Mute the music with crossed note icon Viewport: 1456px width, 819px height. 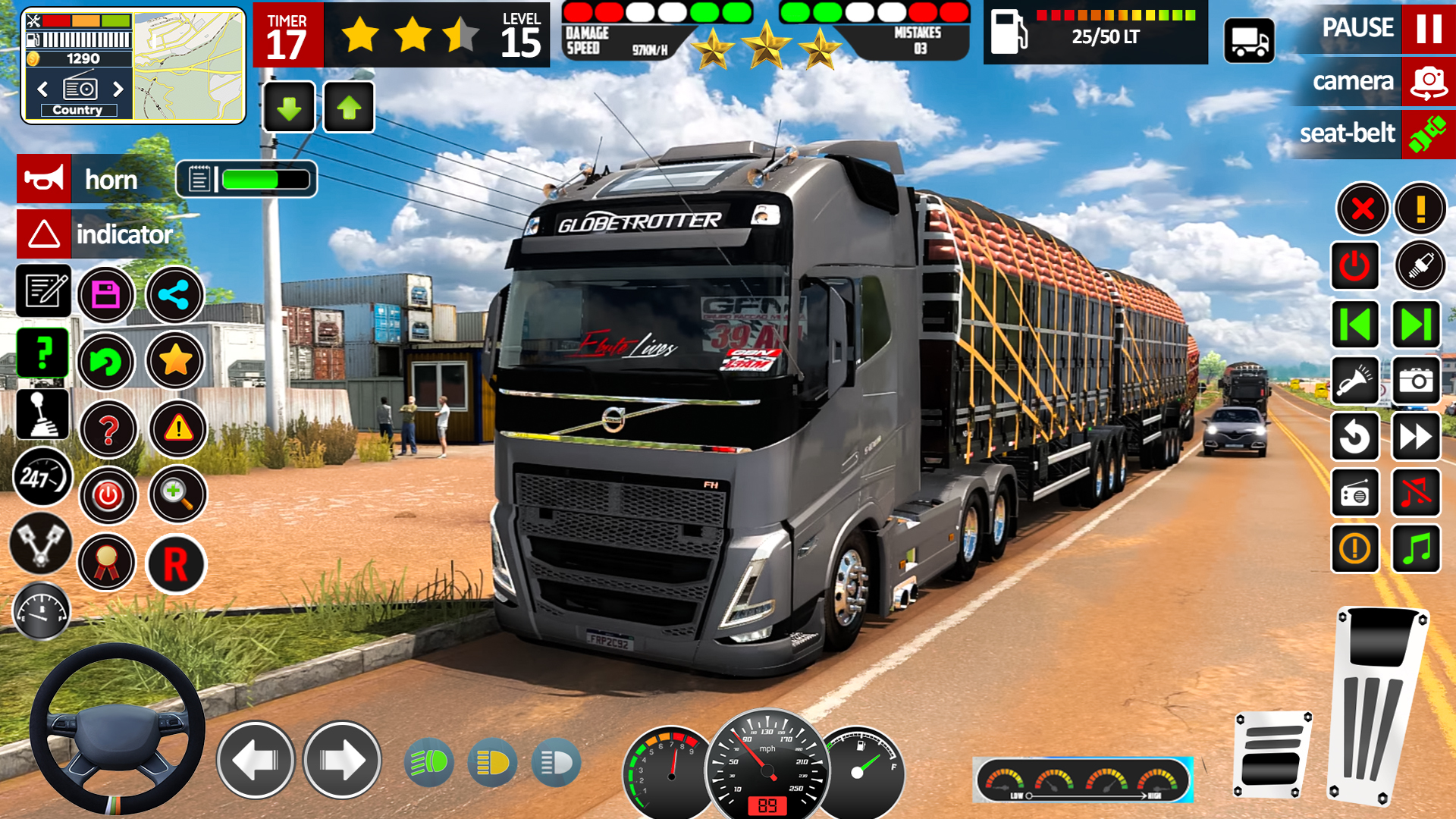tap(1416, 493)
